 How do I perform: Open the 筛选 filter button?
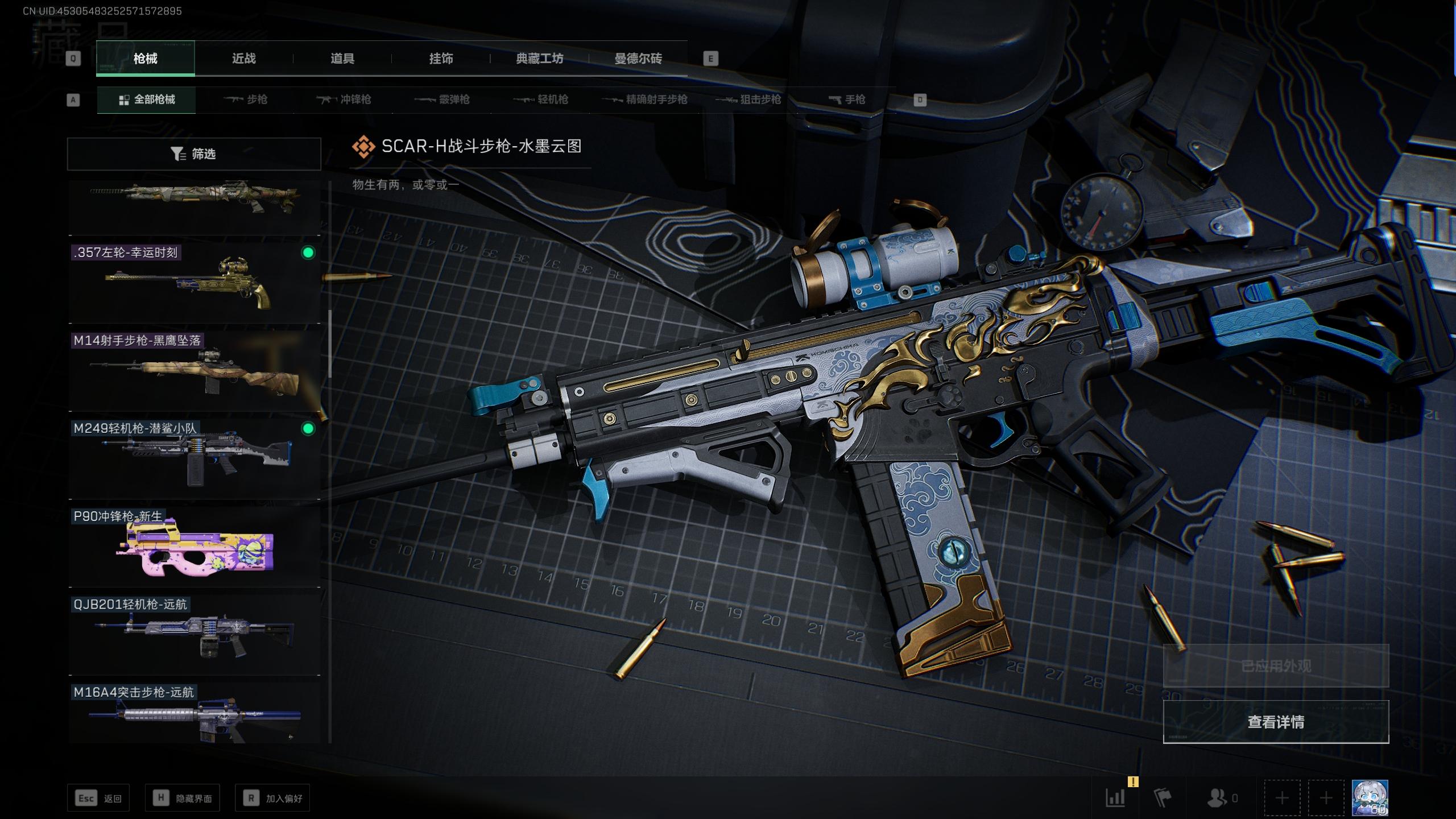[x=194, y=154]
